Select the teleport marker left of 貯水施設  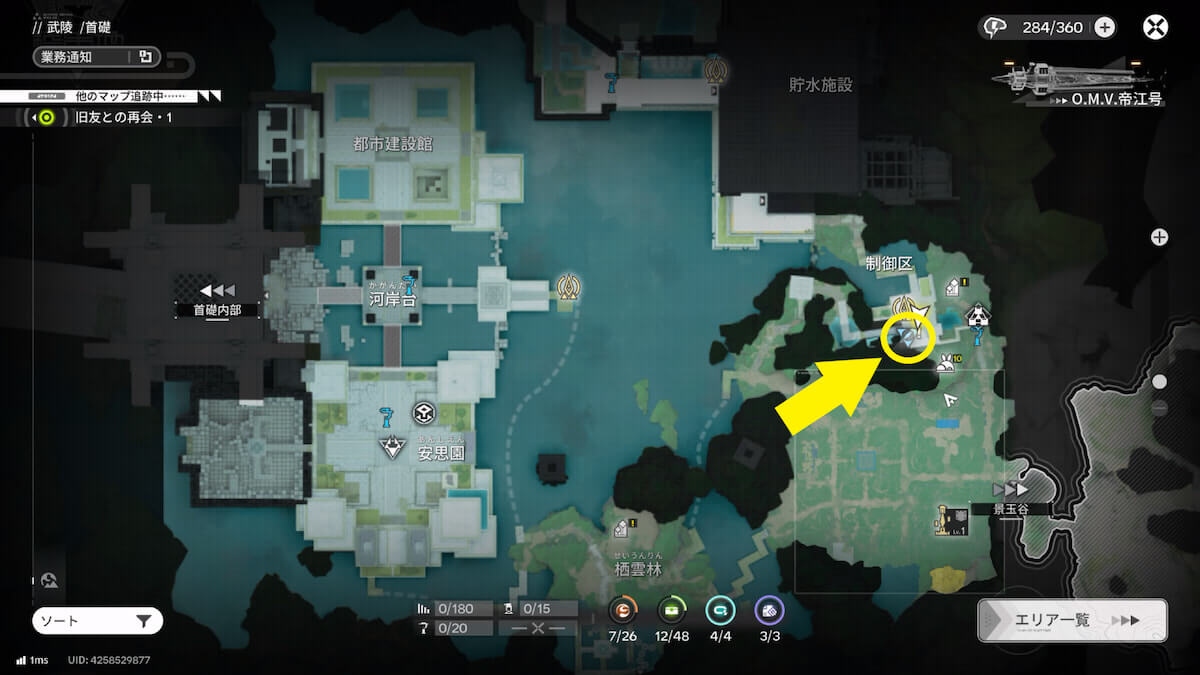coord(715,71)
